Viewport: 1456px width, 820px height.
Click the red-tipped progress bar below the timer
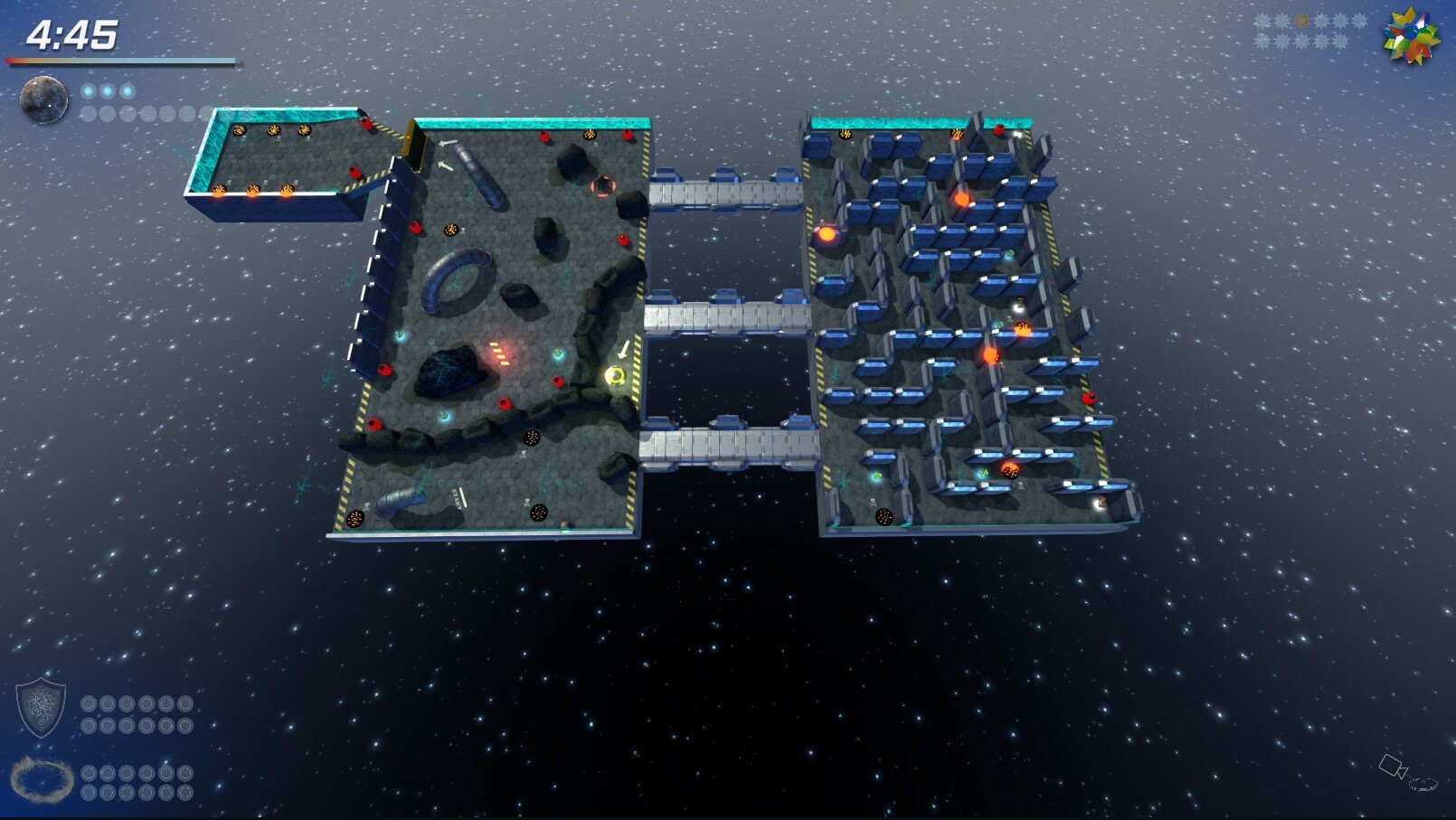(x=122, y=61)
